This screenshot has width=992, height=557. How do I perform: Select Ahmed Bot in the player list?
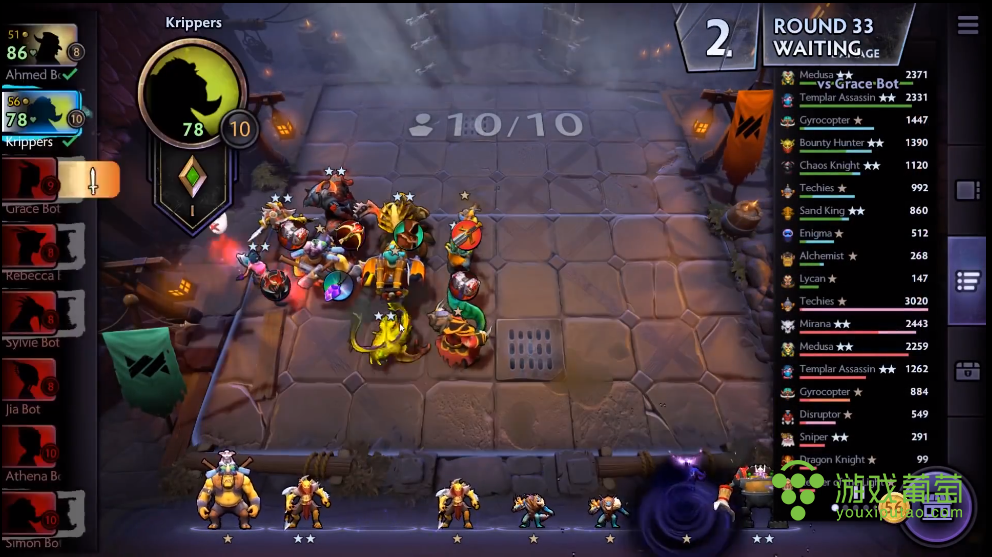[x=42, y=48]
